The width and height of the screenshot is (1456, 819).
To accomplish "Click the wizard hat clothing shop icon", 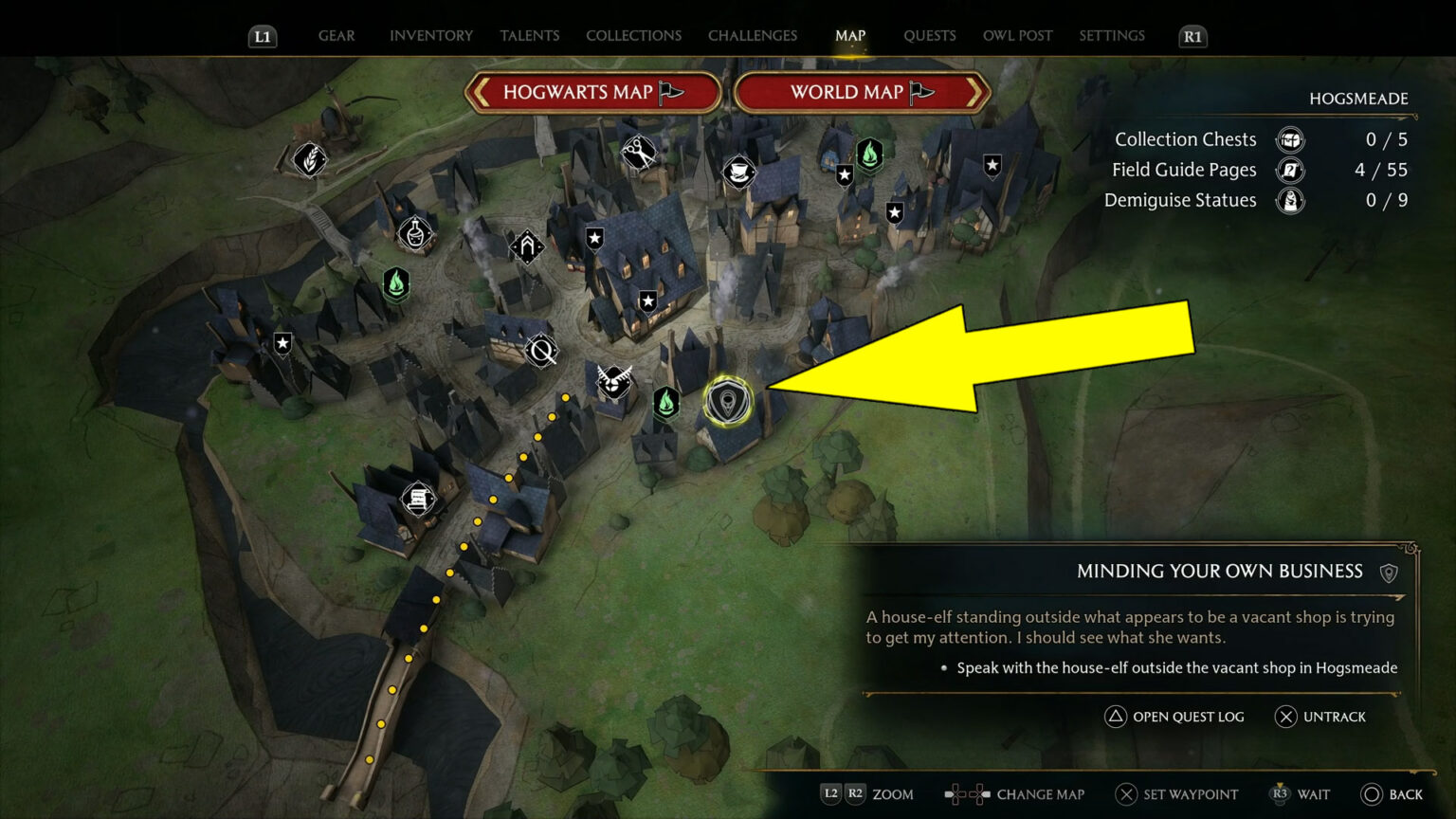I will click(x=740, y=173).
